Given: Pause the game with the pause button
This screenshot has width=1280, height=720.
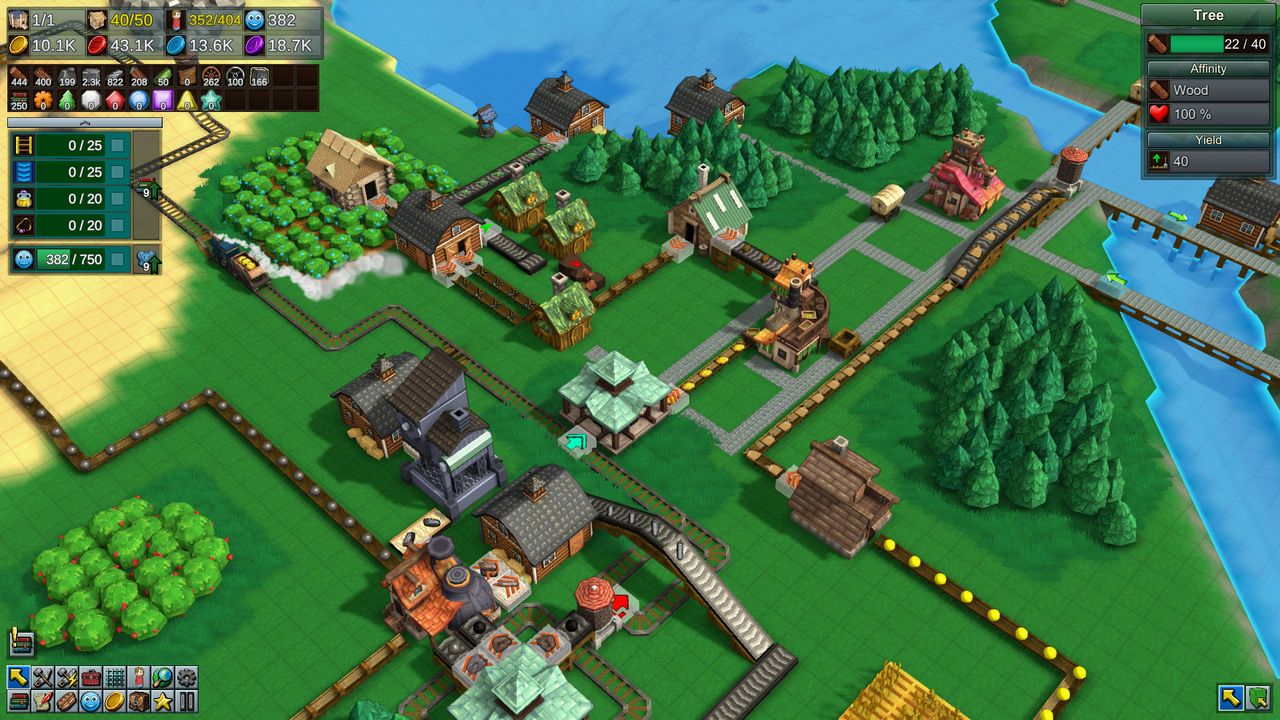Looking at the screenshot, I should click(x=186, y=701).
